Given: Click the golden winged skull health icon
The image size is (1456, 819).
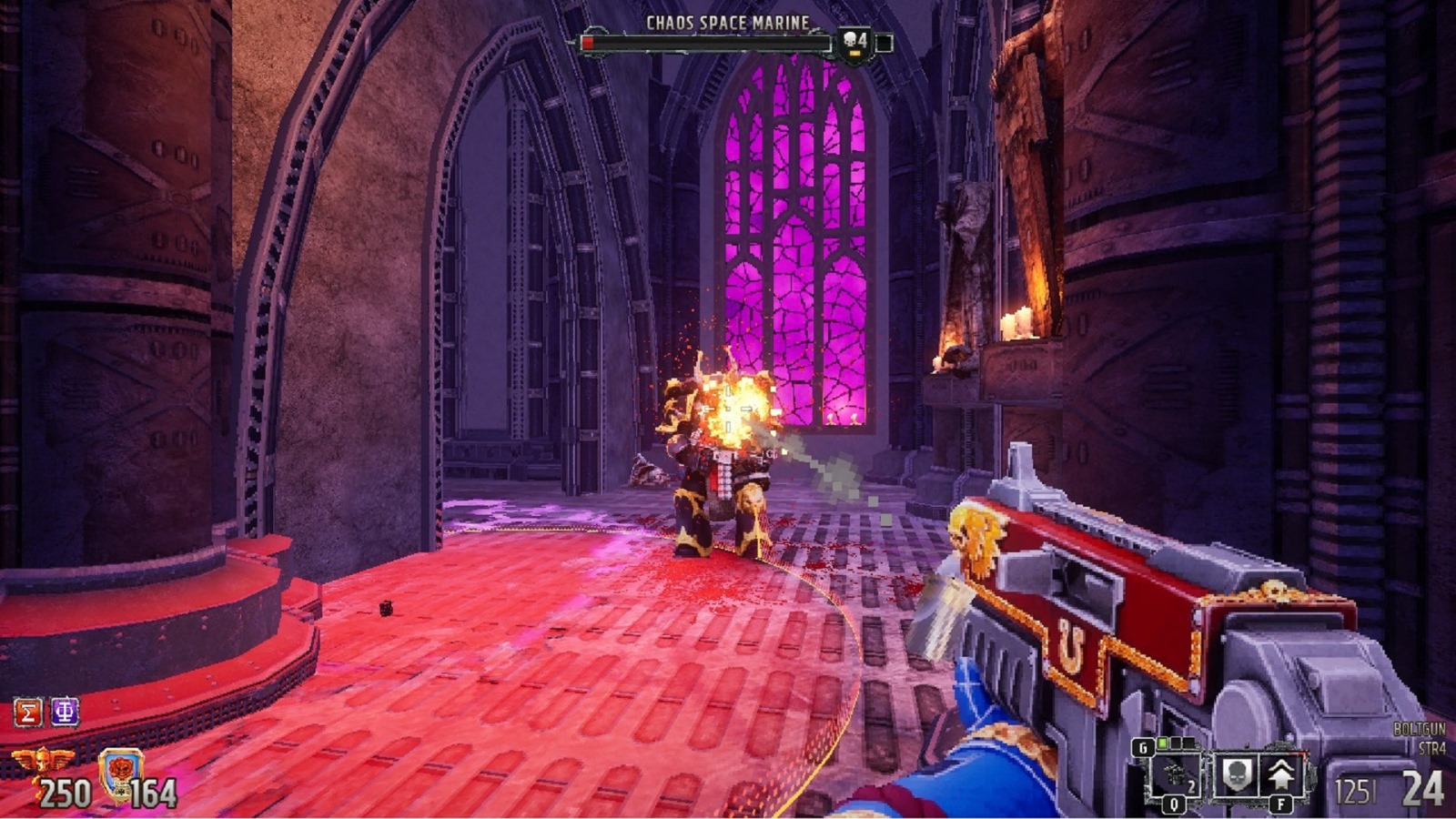Looking at the screenshot, I should coord(42,760).
